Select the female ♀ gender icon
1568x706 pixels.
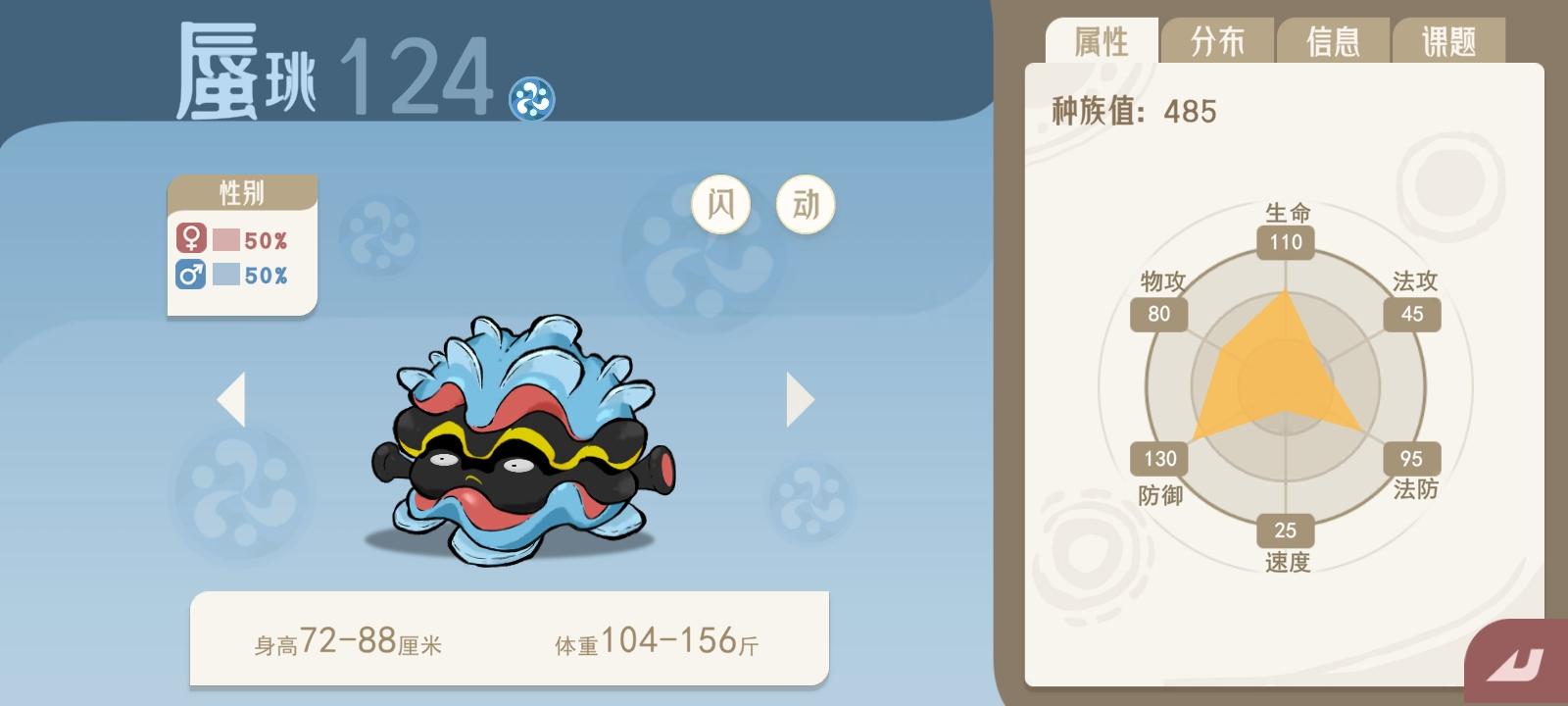pyautogui.click(x=190, y=238)
